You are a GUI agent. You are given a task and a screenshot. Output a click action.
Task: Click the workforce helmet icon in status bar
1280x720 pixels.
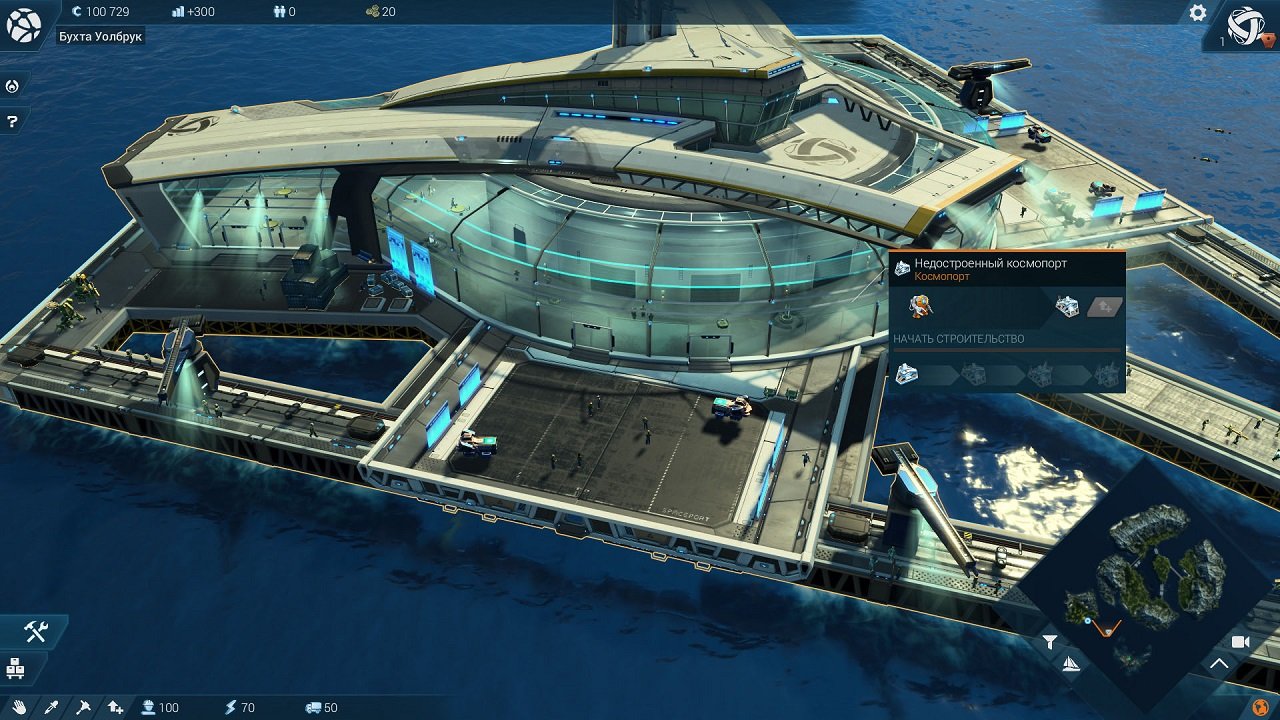(147, 707)
